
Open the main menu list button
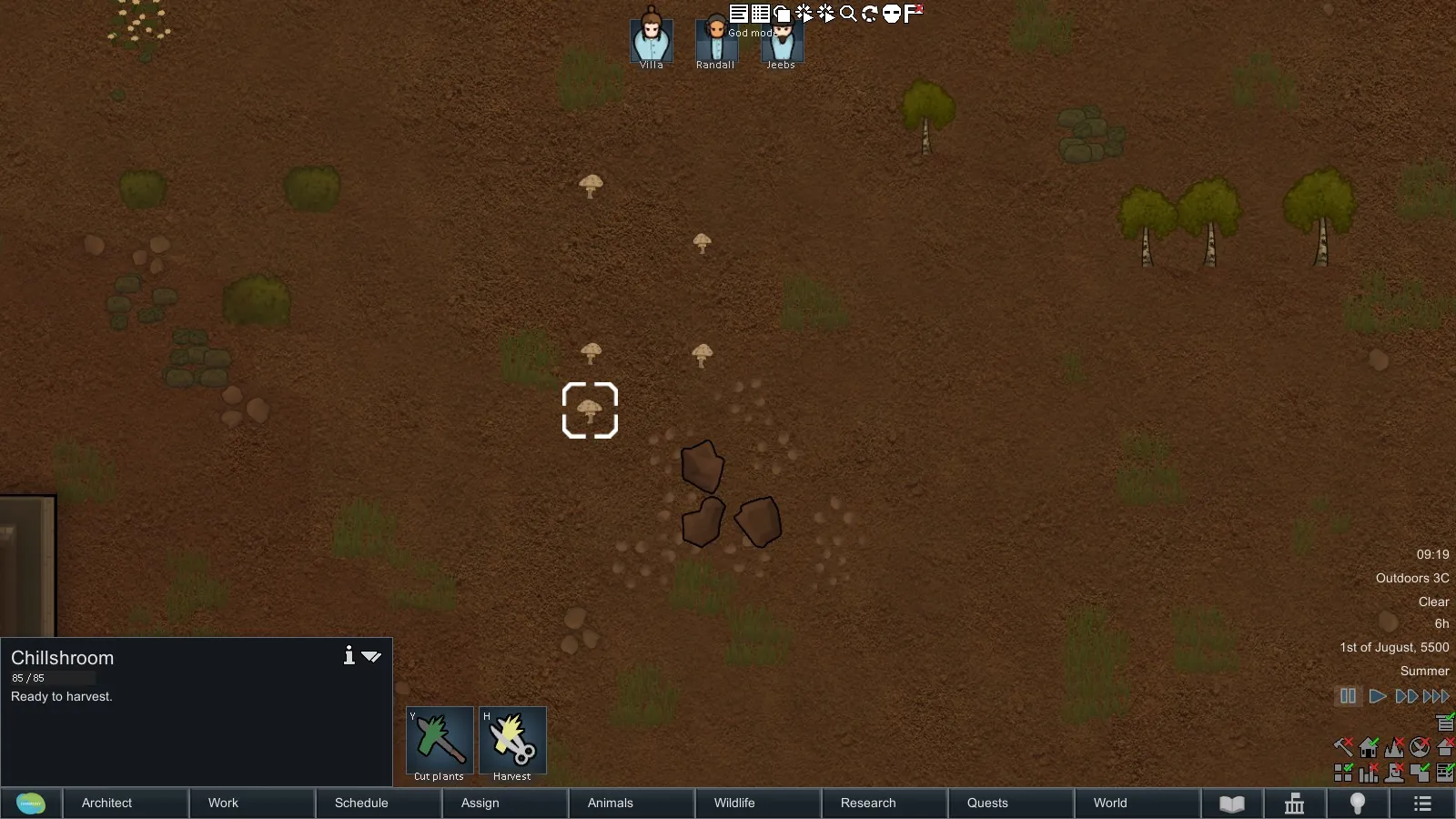(x=1422, y=804)
